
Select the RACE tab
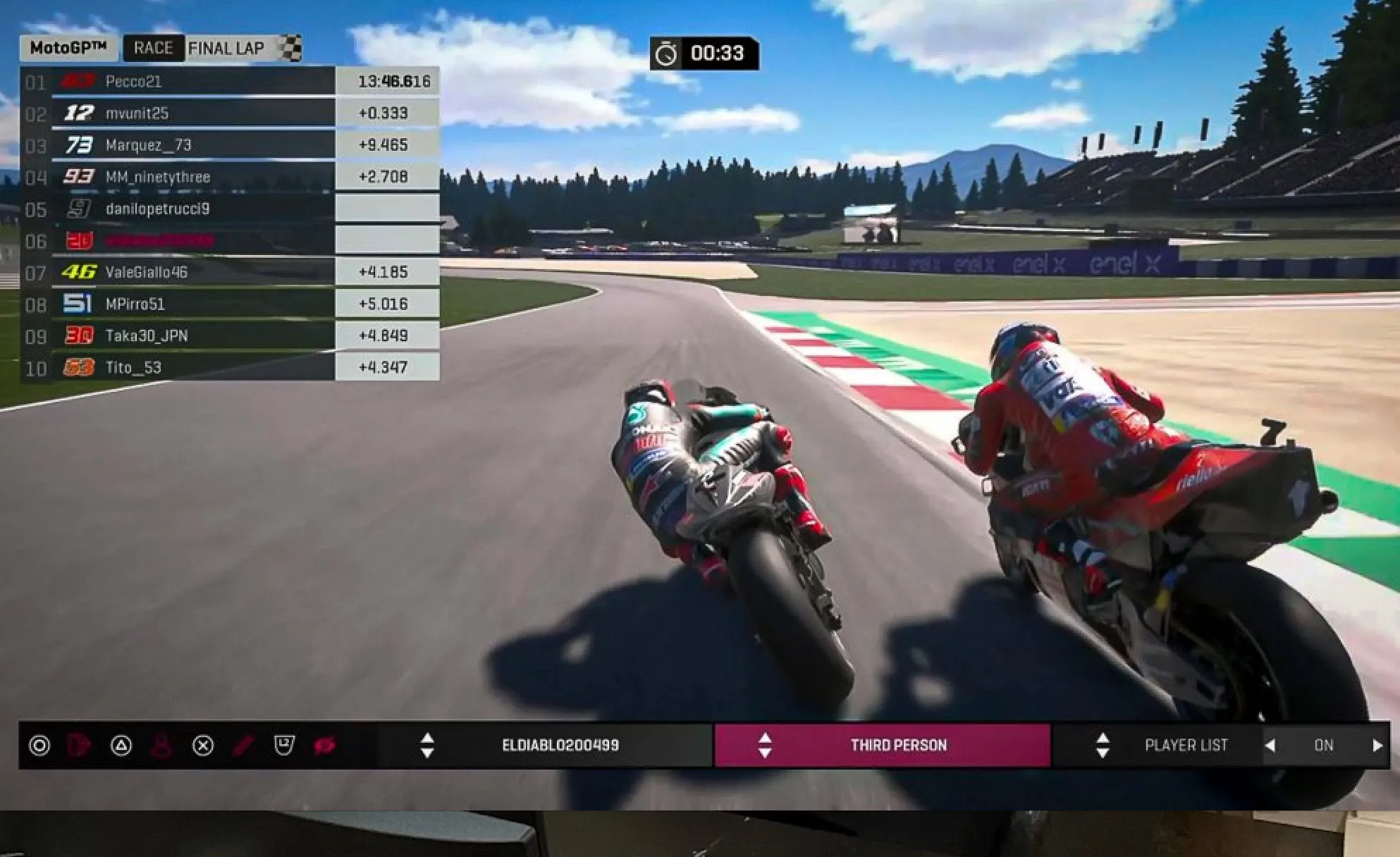[x=154, y=48]
